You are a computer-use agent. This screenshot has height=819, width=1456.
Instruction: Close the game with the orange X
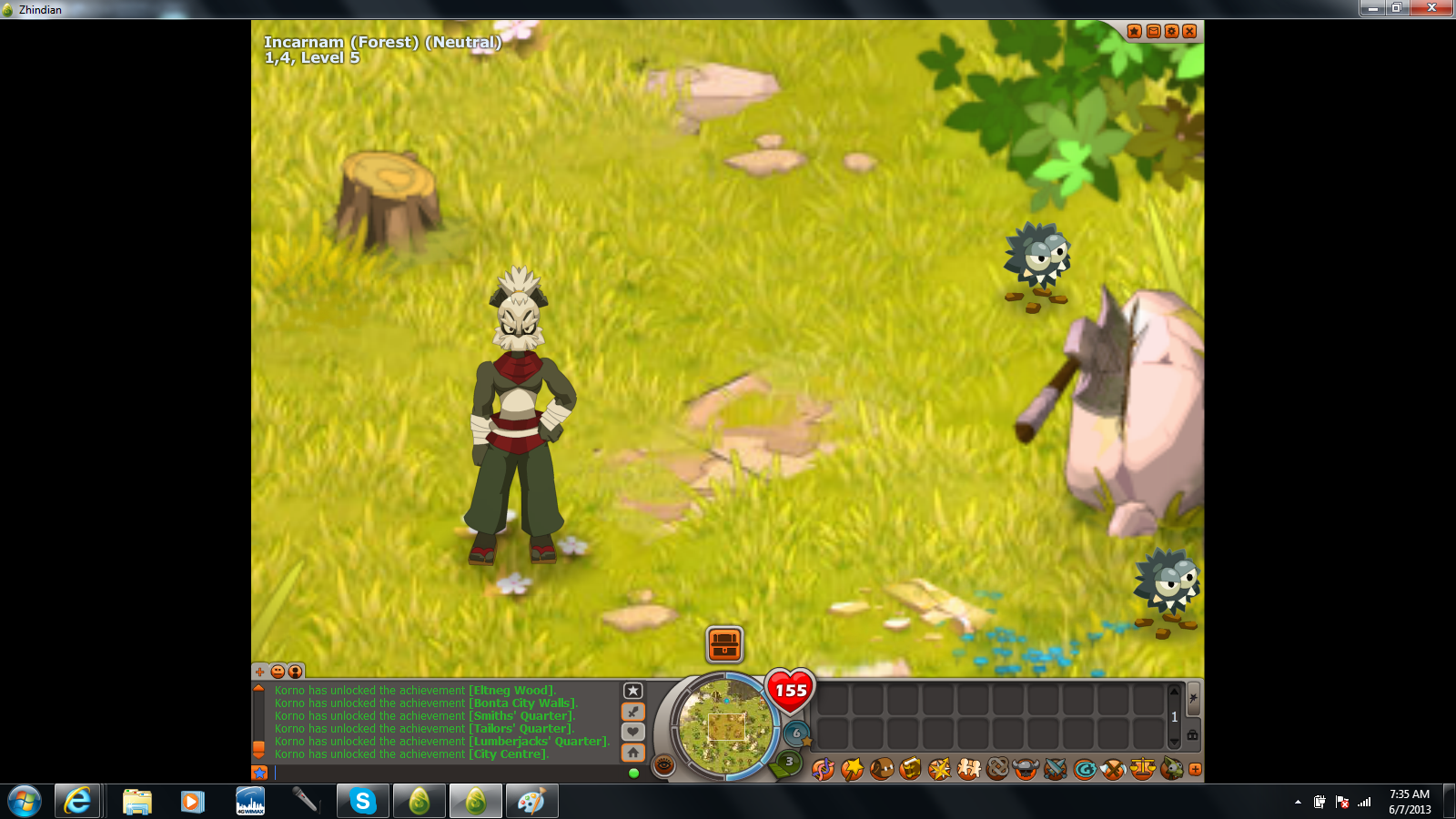1189,31
